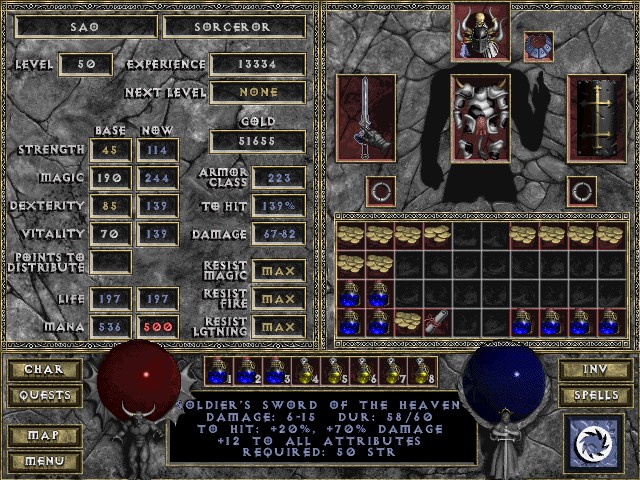Show the automap with MAP button

point(44,437)
